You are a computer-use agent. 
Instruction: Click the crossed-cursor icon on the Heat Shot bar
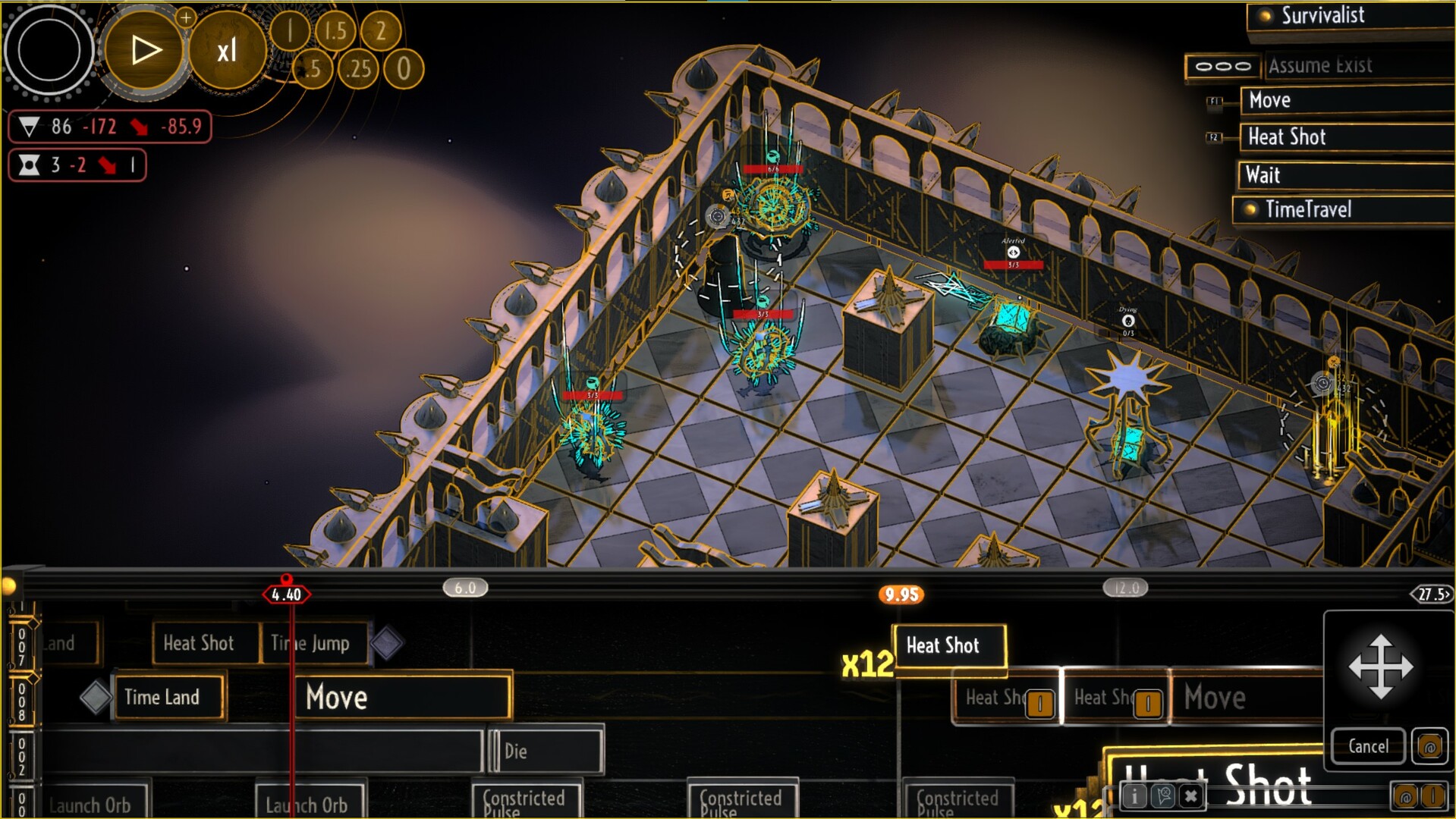(x=1162, y=795)
